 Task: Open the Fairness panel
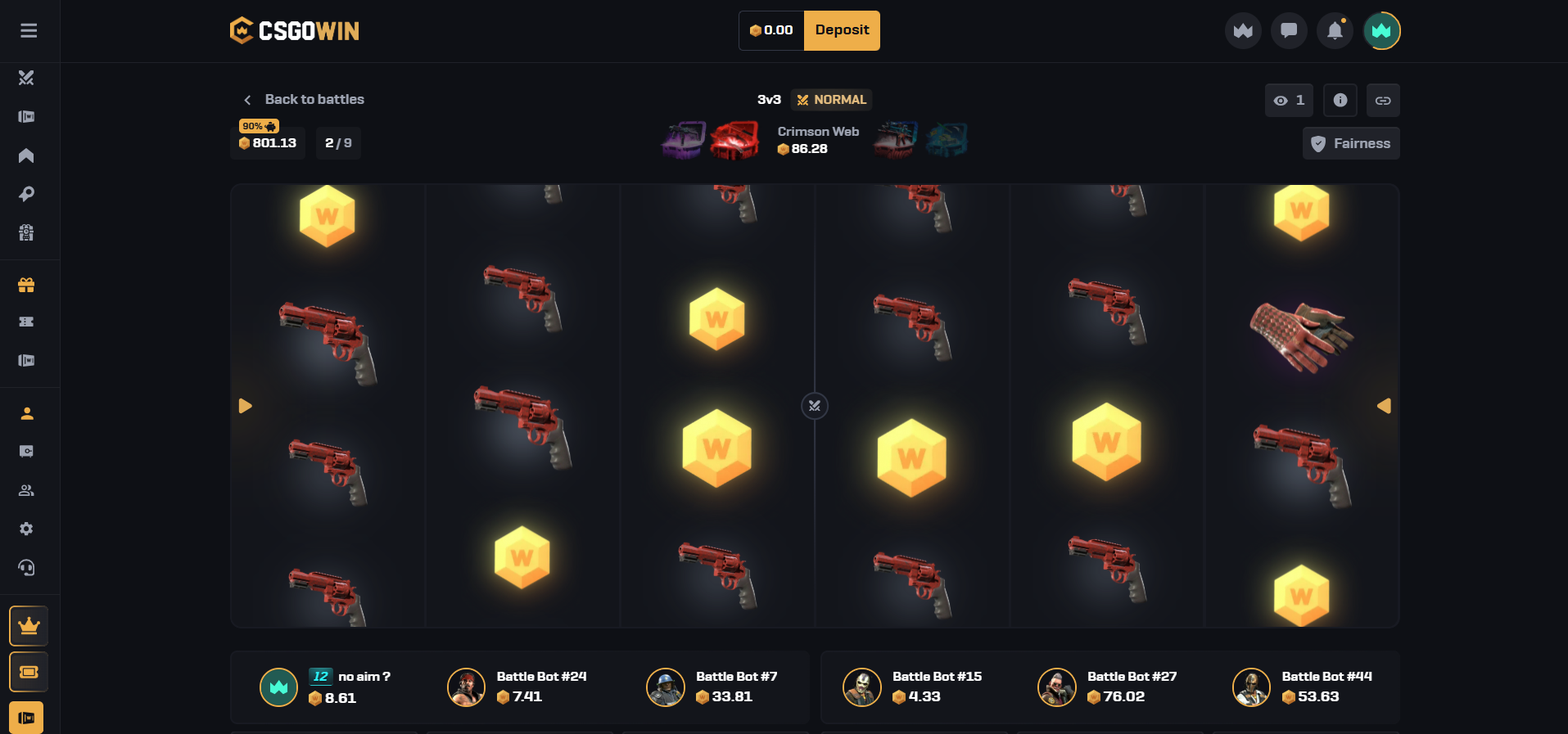[1350, 143]
